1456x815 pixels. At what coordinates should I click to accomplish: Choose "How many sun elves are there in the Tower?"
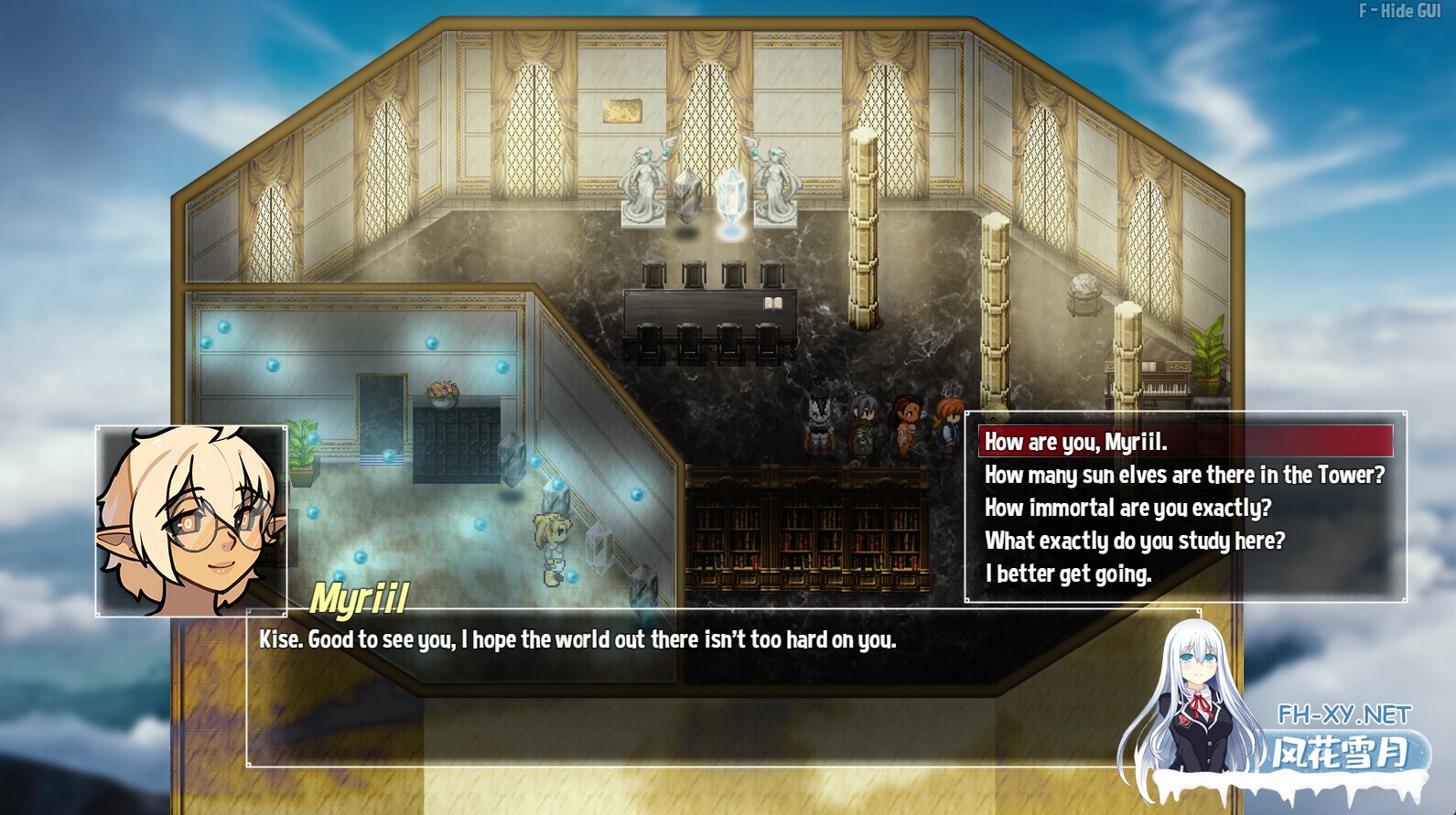(1183, 475)
